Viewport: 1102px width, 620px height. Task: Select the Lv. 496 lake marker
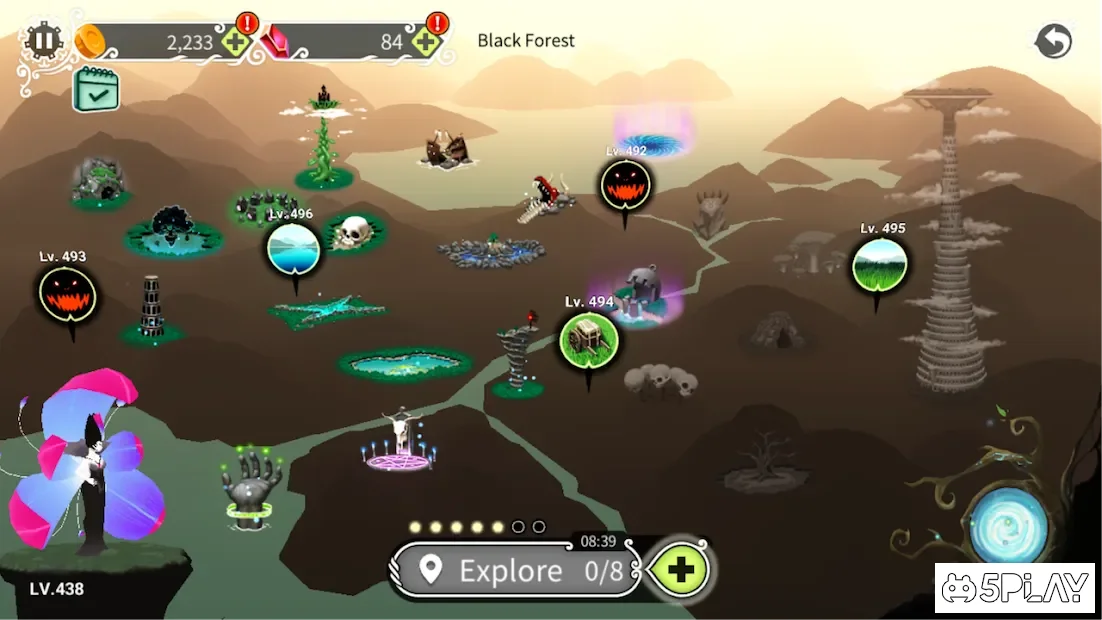pyautogui.click(x=294, y=249)
